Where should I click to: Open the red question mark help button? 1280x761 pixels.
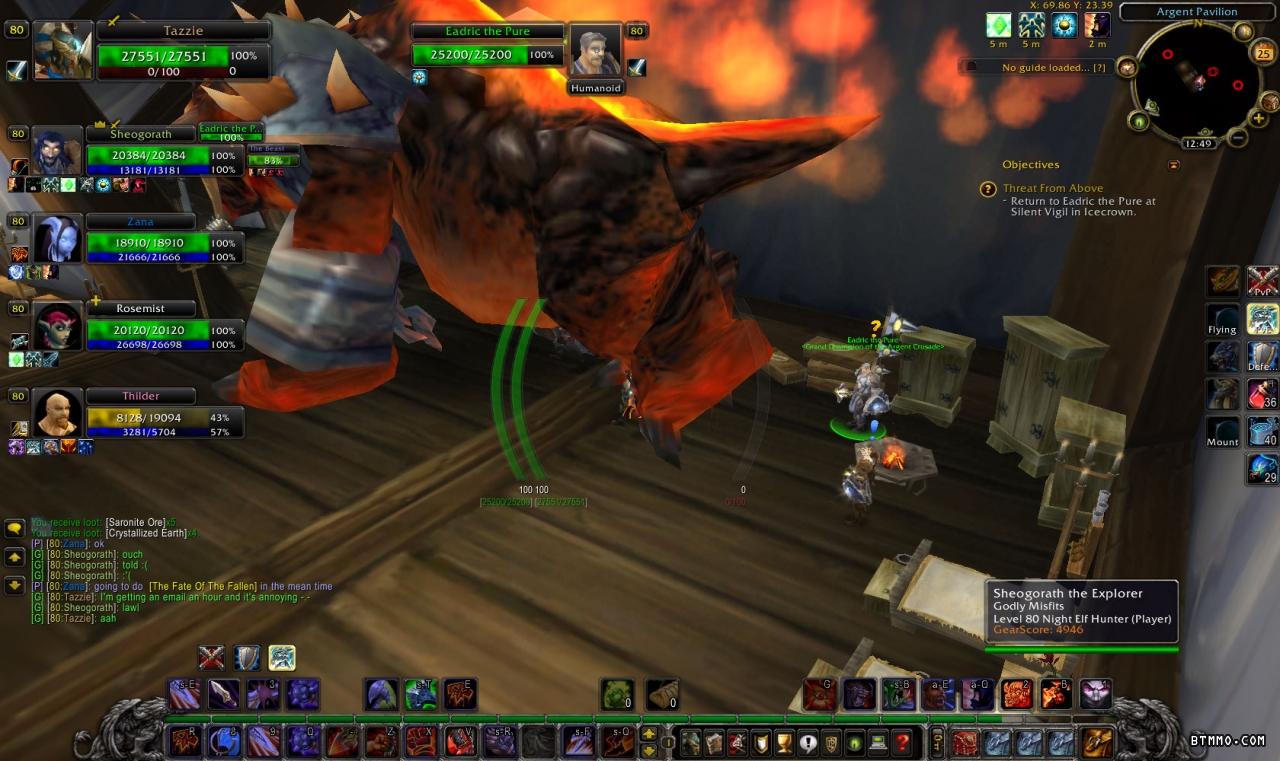pos(903,742)
